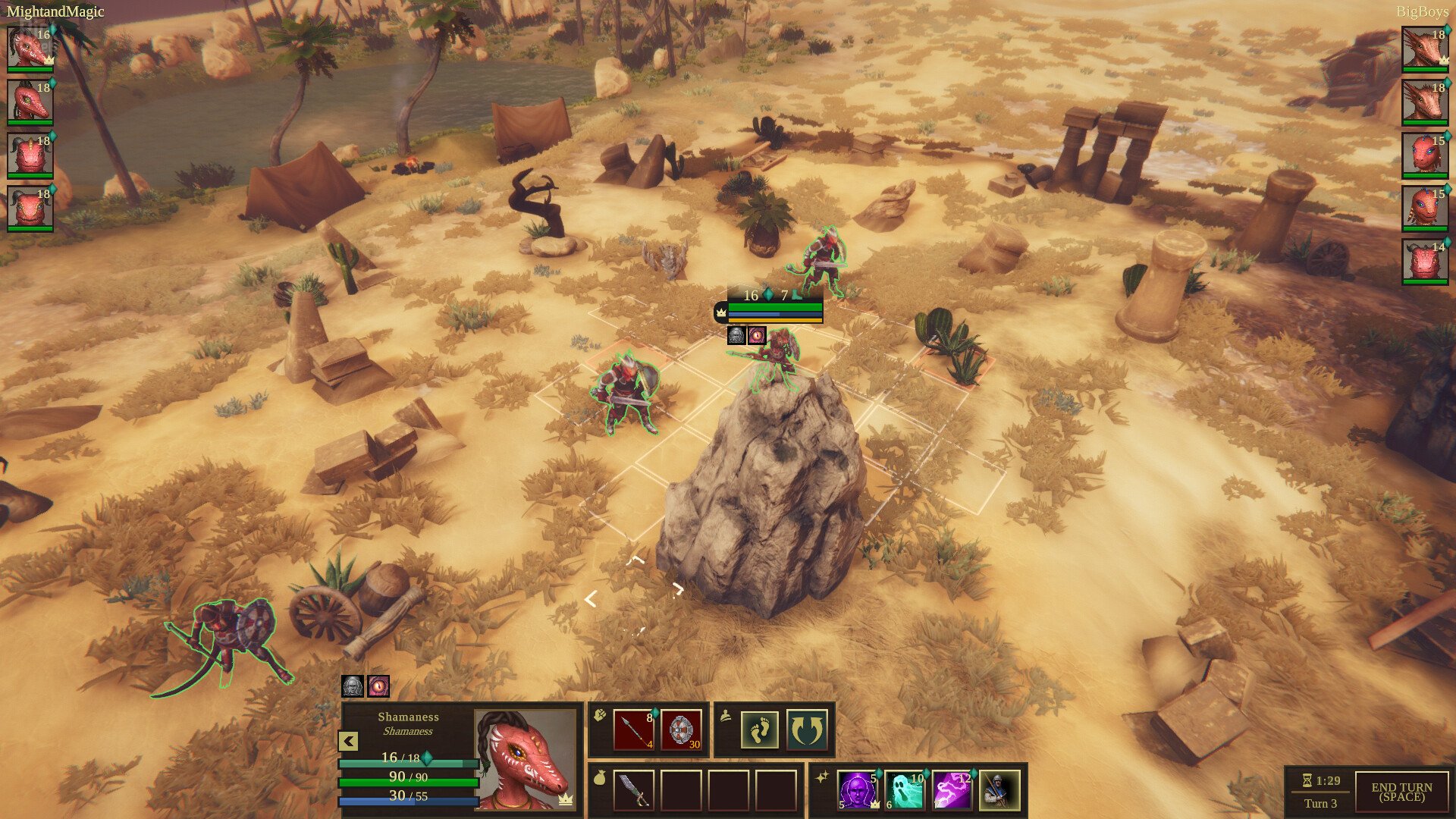Use the armored spearman ability icon
Viewport: 1456px width, 819px height.
click(999, 790)
